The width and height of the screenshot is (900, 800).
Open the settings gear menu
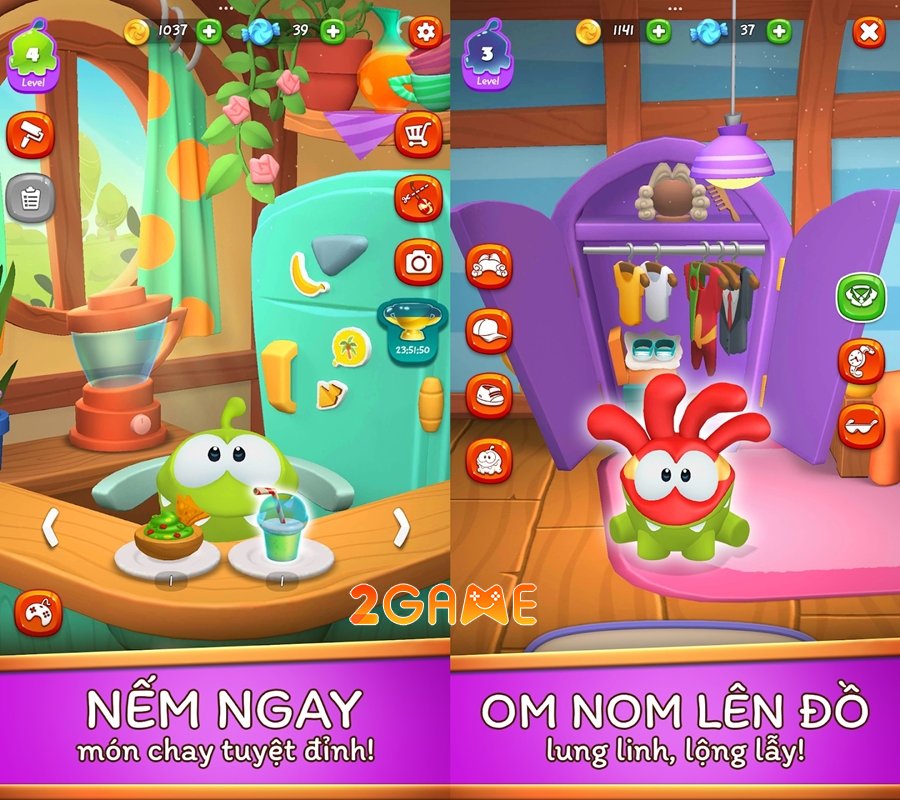(426, 32)
